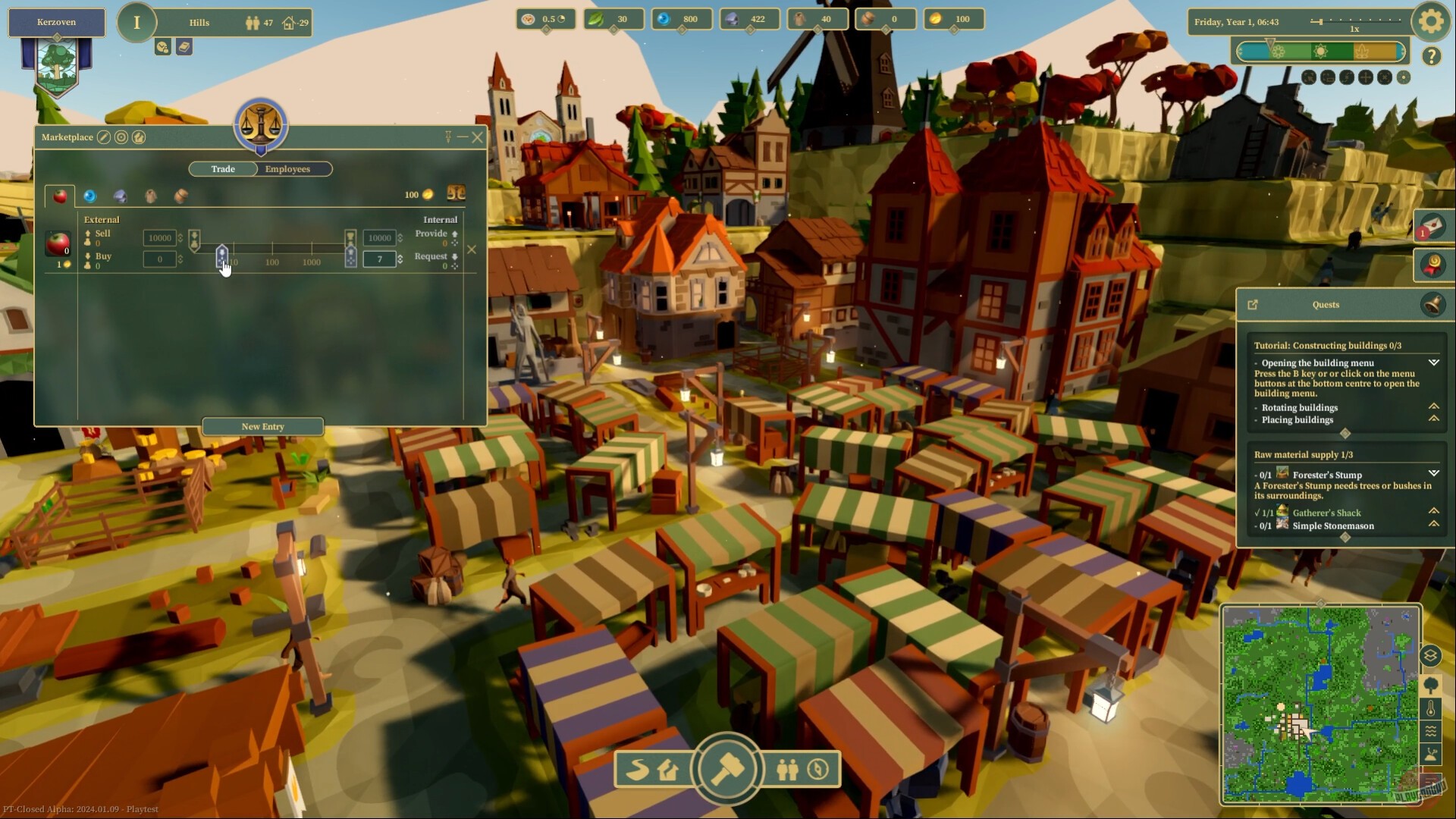Collapse the Opening the building menu section
The width and height of the screenshot is (1456, 819).
[x=1434, y=363]
